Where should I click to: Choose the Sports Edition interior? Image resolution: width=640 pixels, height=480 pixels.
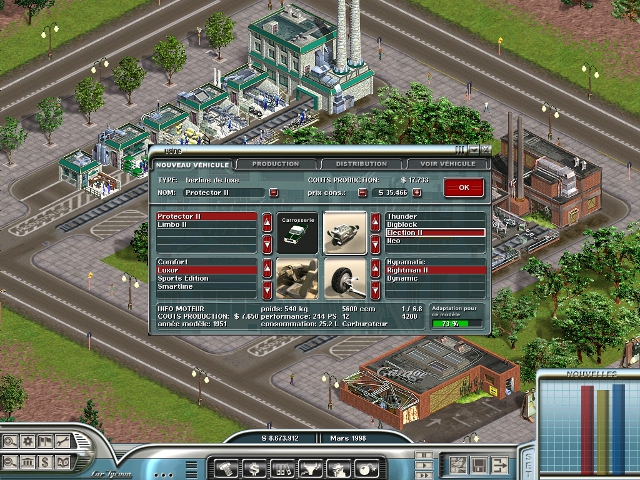click(x=184, y=278)
